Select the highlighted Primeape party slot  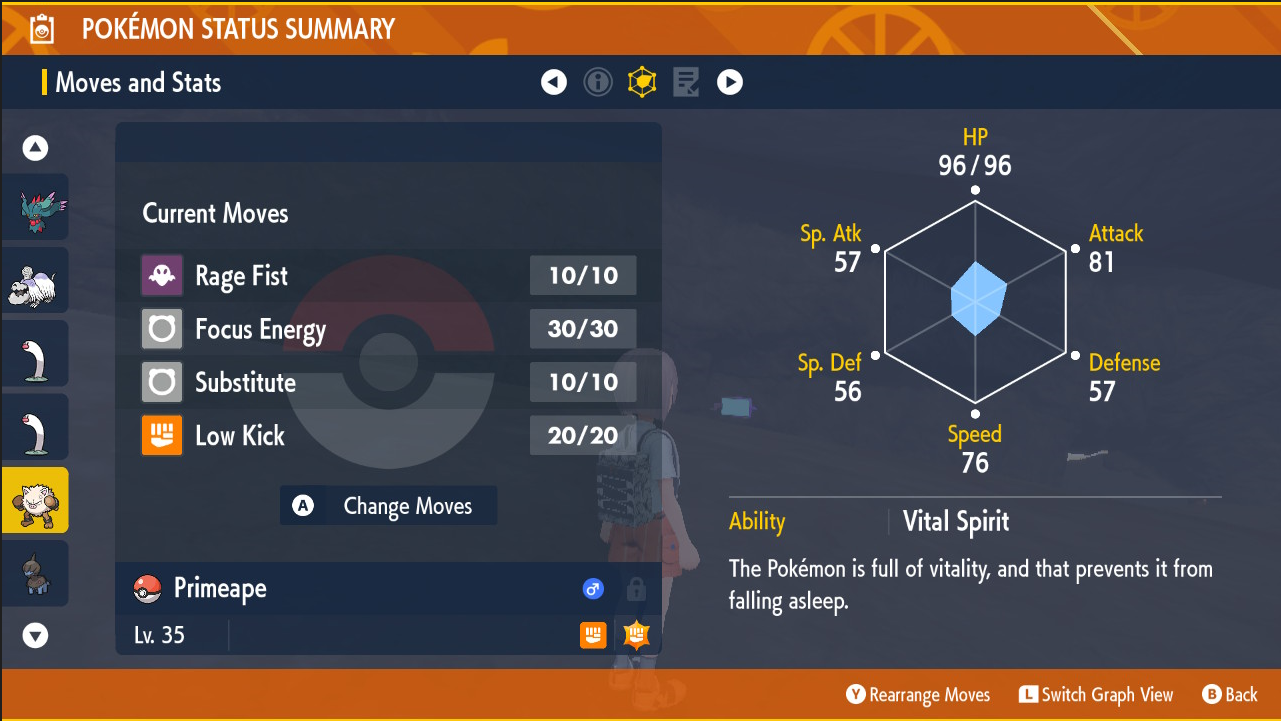(35, 500)
